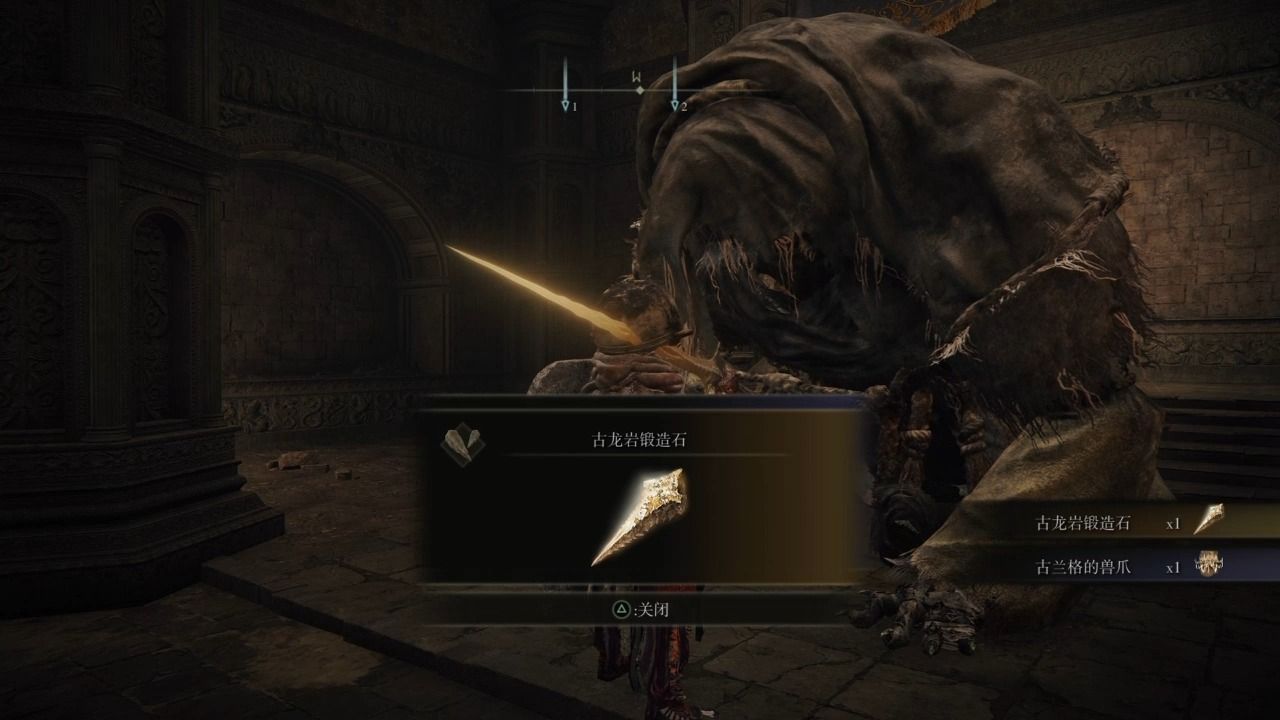
Task: Select compass marker number 1
Action: click(x=566, y=103)
